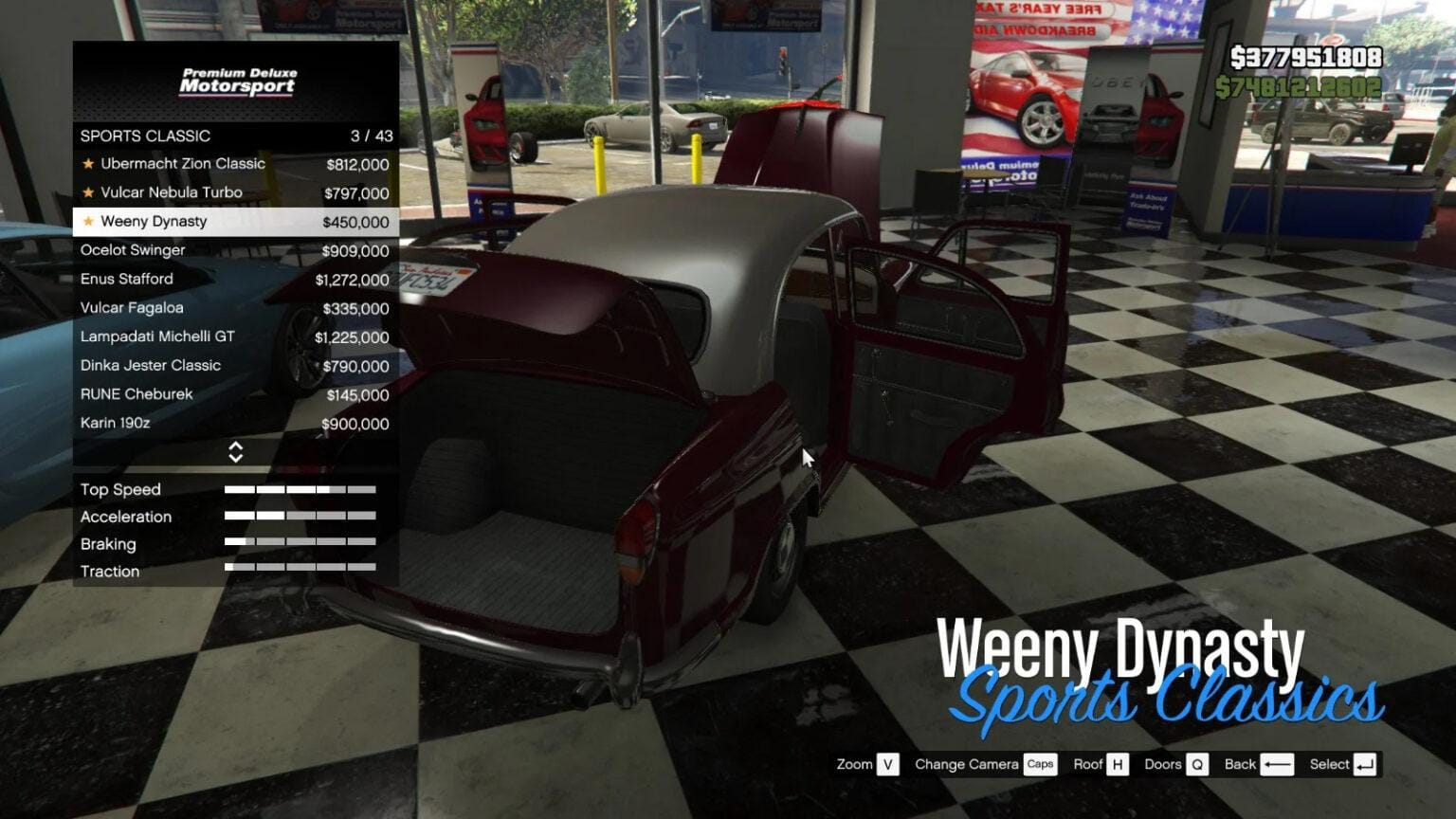The width and height of the screenshot is (1456, 819).
Task: Open the SPORTS CLASSIC category header
Action: coord(145,136)
